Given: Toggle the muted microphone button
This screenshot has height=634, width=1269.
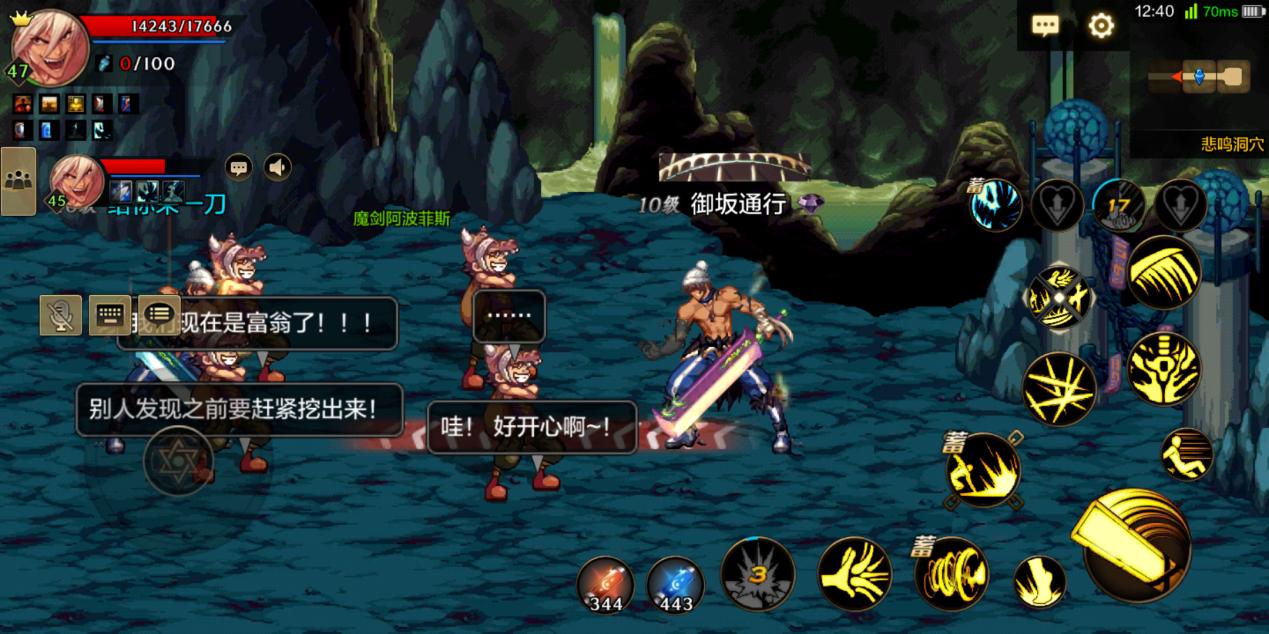Looking at the screenshot, I should point(61,316).
